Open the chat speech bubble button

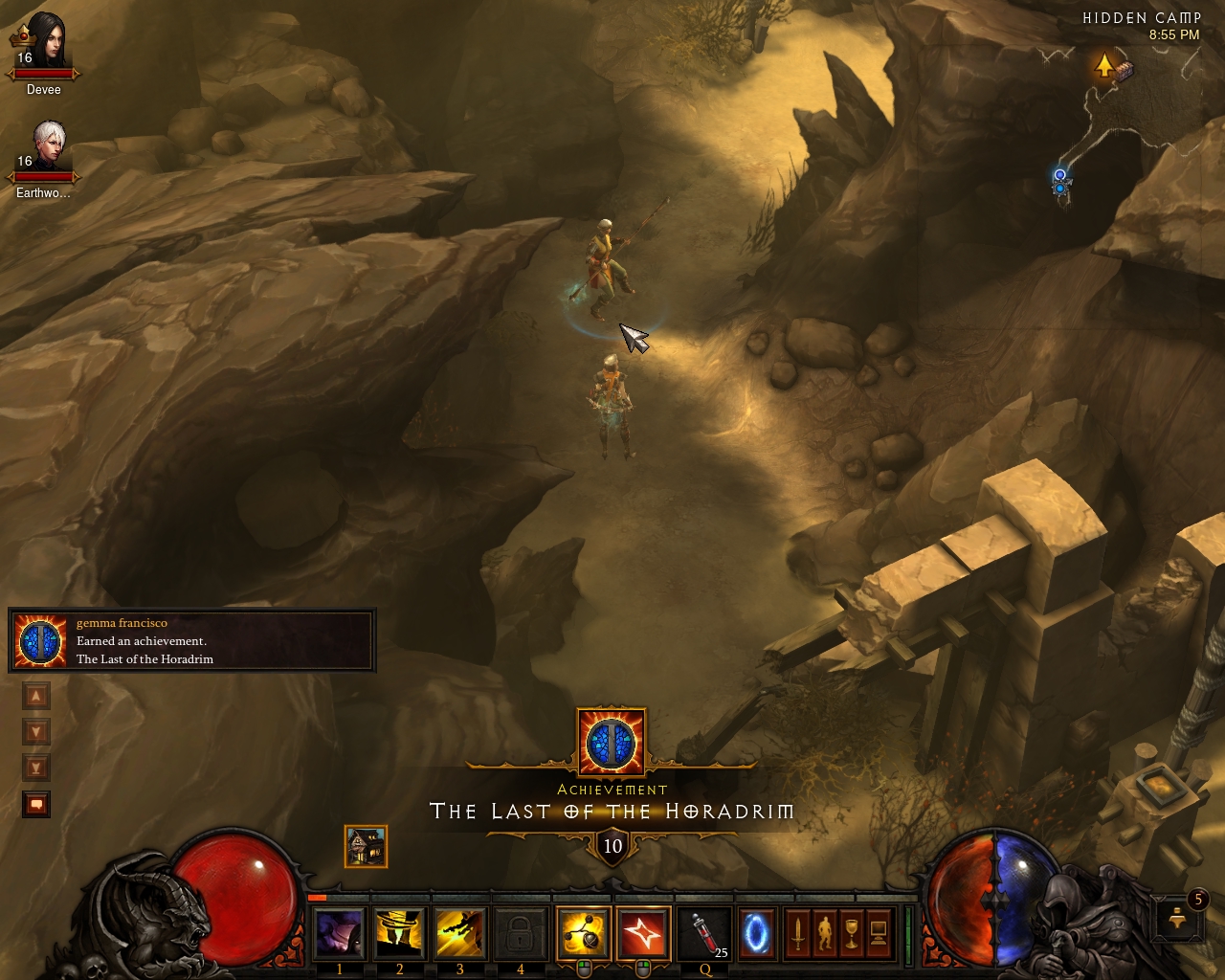tap(36, 804)
